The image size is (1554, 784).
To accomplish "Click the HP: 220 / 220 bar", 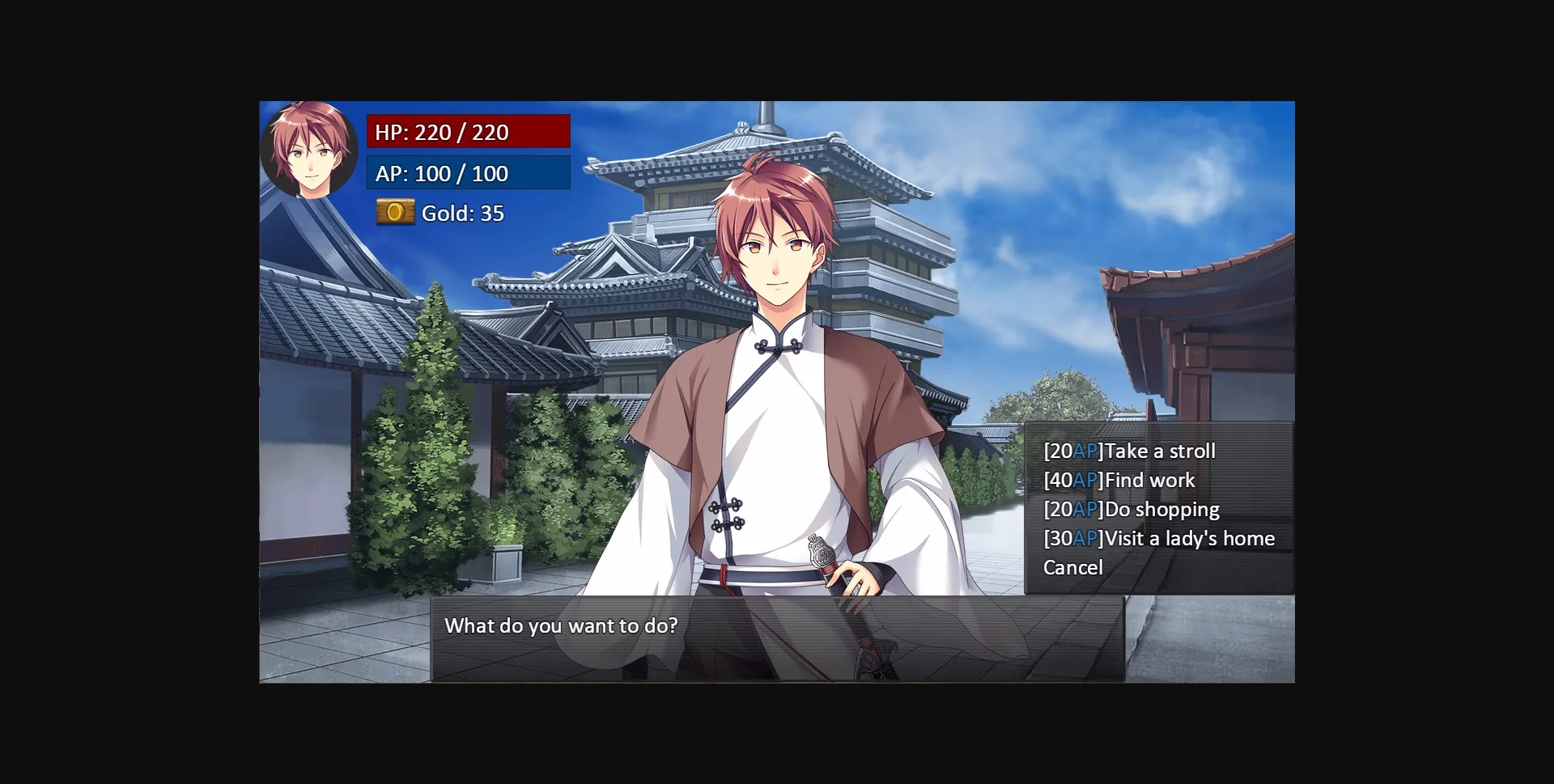I will 468,131.
